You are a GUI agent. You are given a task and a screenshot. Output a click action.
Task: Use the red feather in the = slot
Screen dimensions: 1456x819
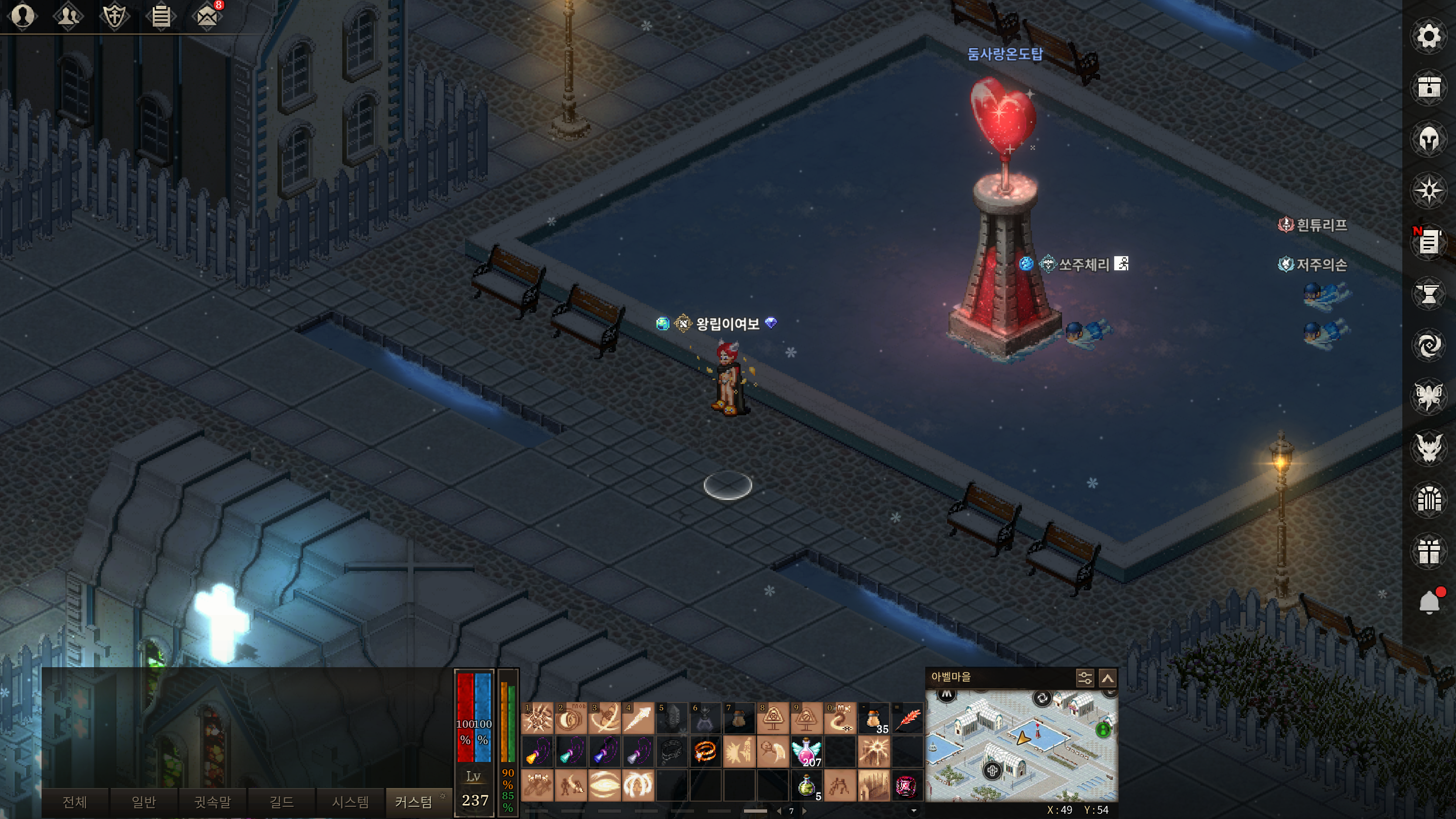click(907, 718)
